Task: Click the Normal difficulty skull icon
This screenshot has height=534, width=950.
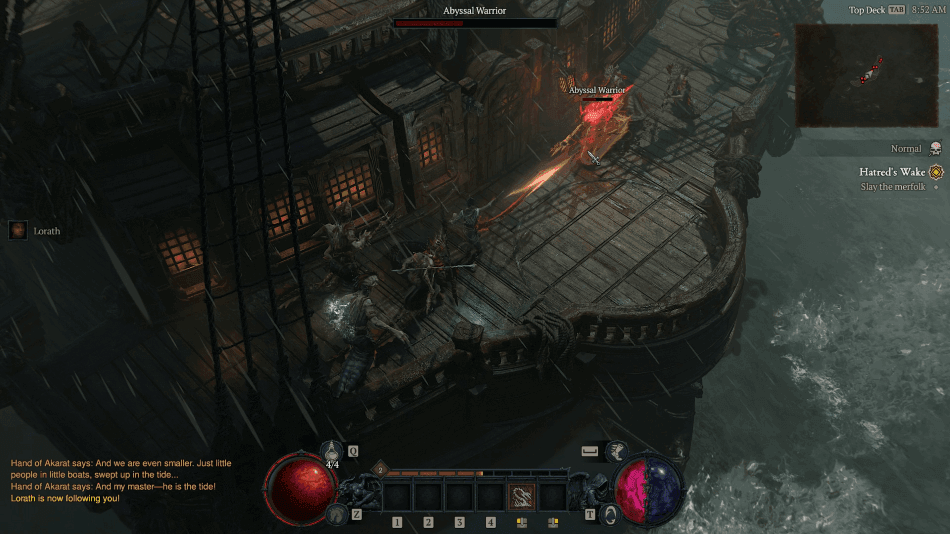Action: (935, 148)
